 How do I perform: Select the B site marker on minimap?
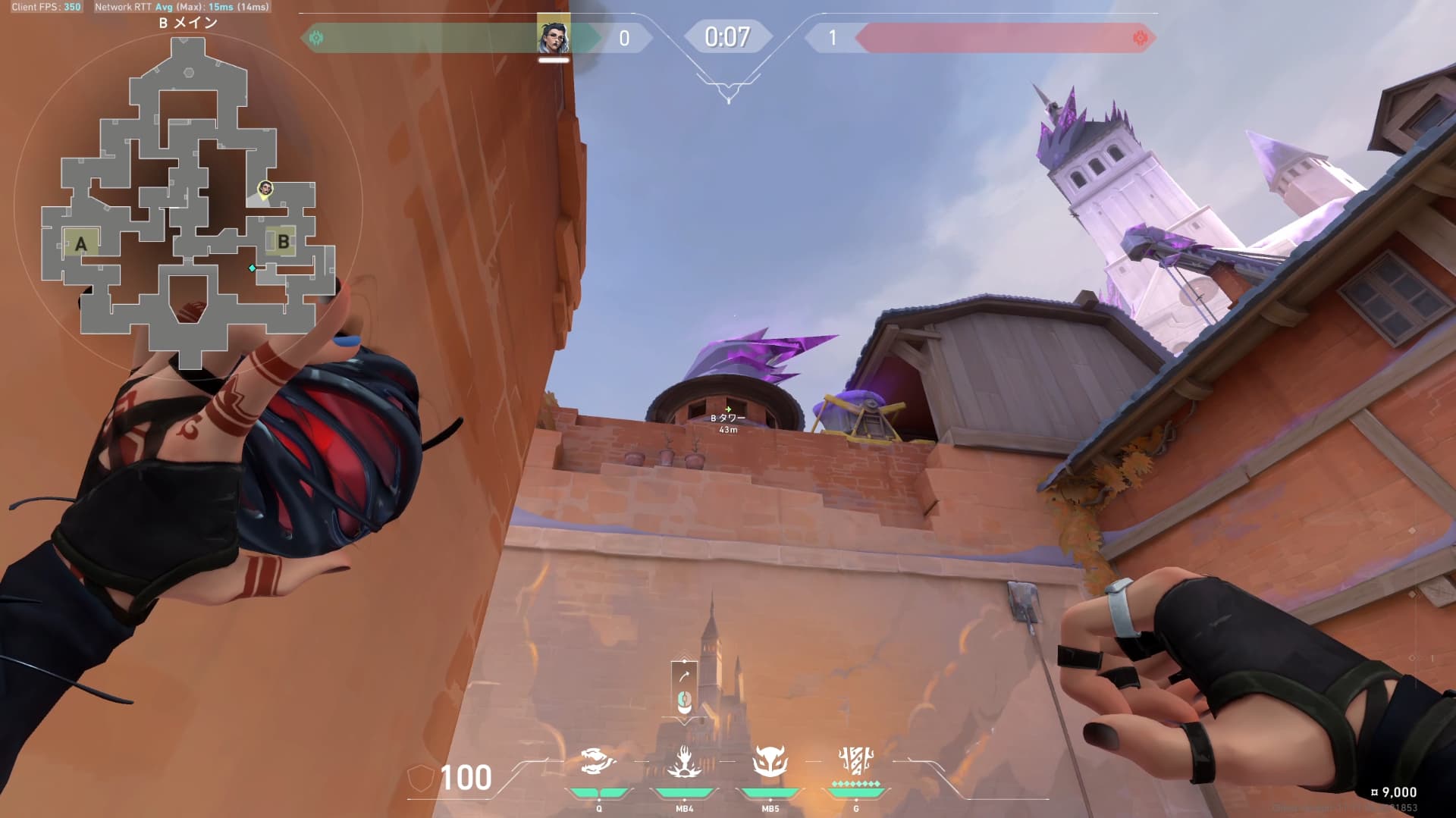click(283, 242)
